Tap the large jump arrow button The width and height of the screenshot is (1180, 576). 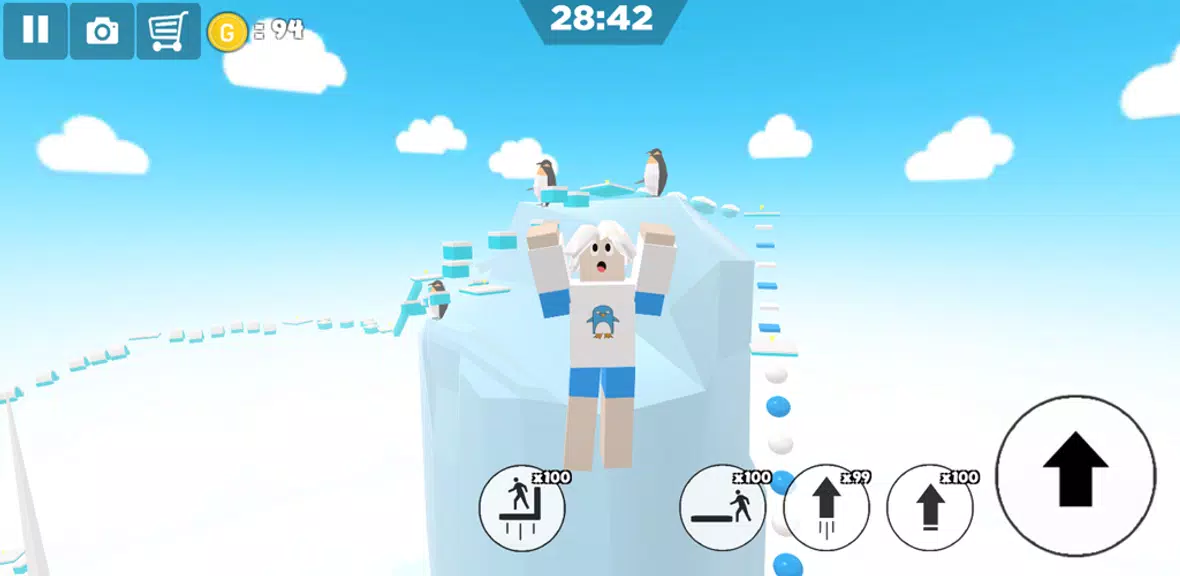[1075, 475]
